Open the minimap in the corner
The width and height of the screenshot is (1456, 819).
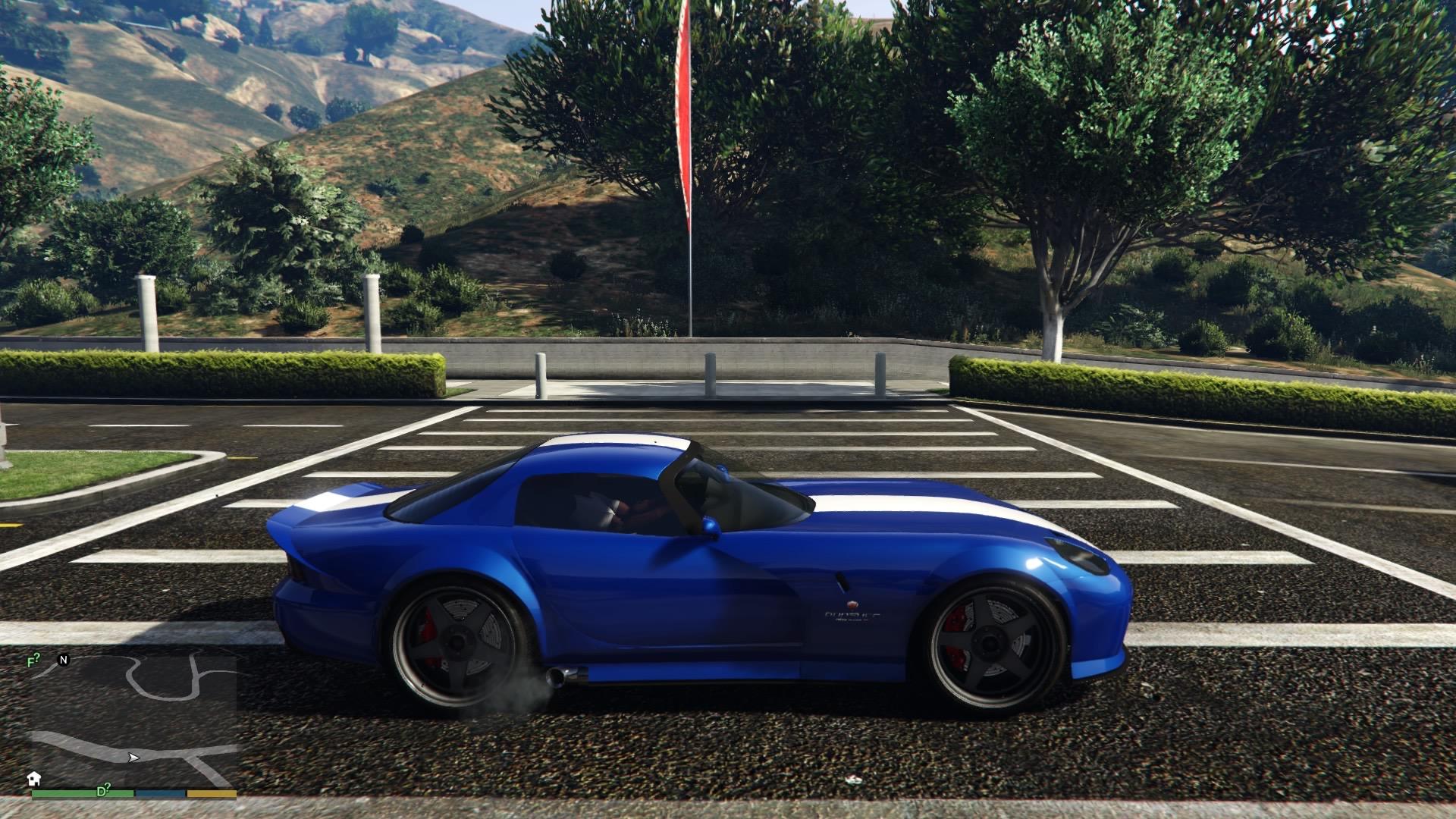click(133, 724)
